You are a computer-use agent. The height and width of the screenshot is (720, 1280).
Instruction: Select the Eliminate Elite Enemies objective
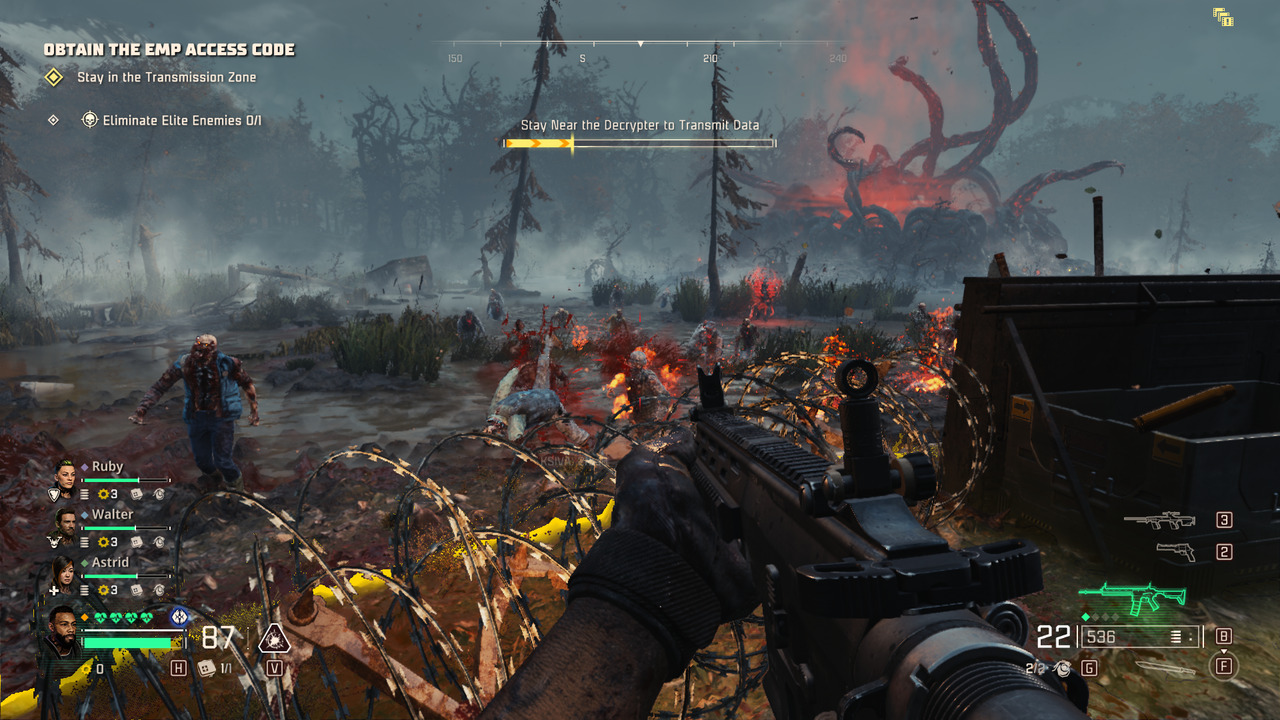pyautogui.click(x=181, y=120)
